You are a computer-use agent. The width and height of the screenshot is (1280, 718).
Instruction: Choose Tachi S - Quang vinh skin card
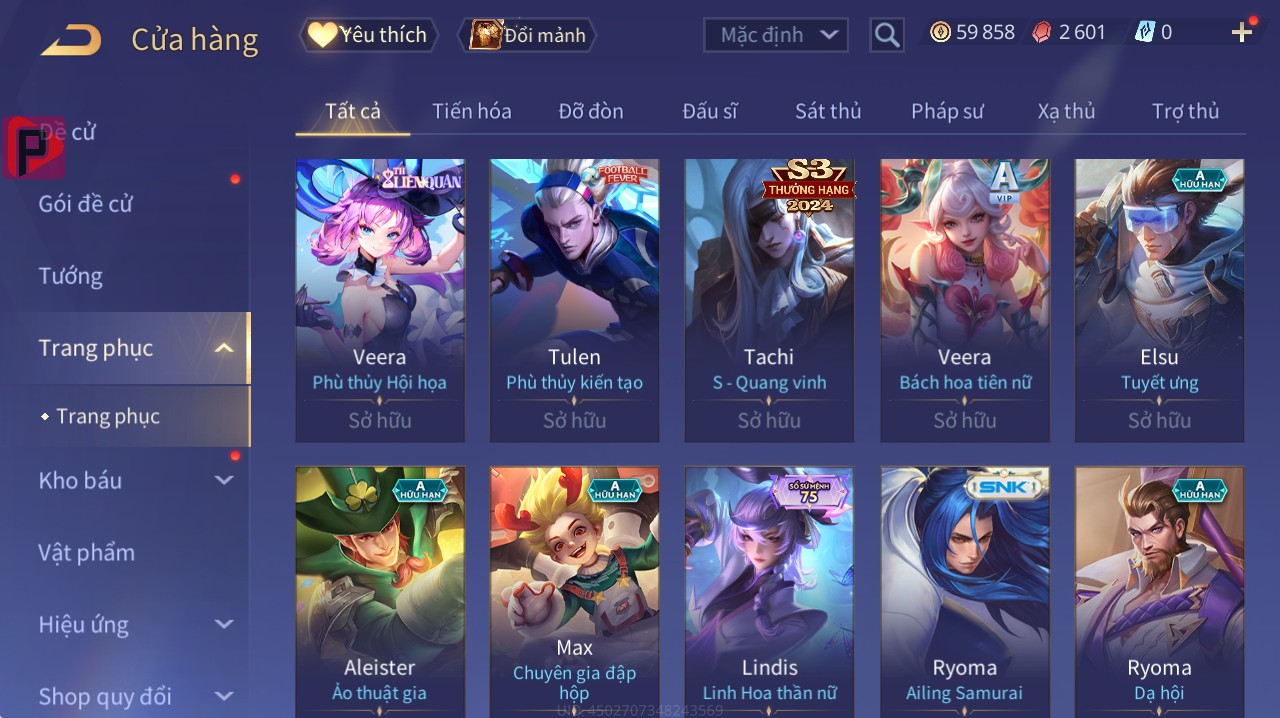point(769,300)
